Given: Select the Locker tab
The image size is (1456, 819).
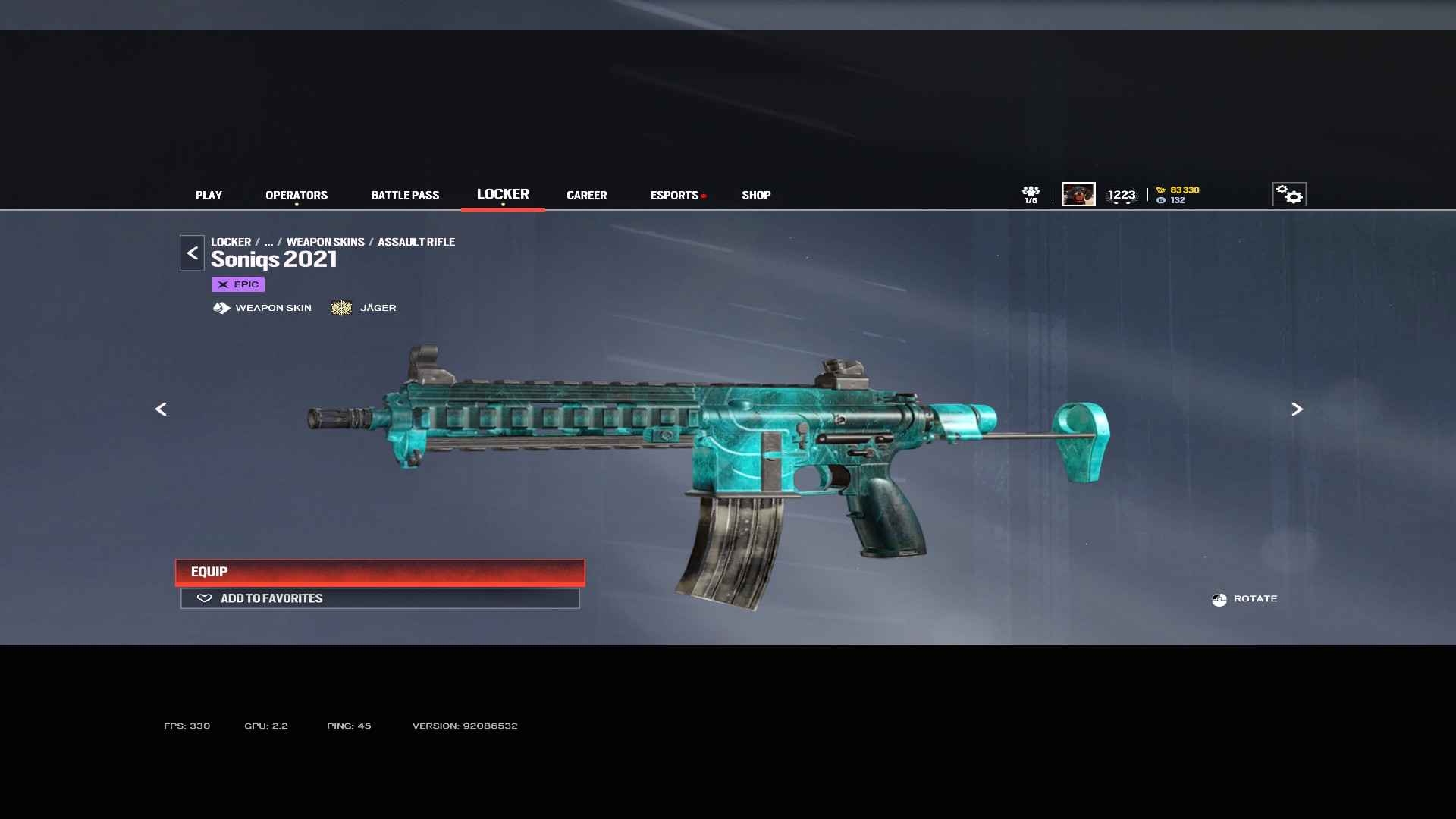Looking at the screenshot, I should [503, 194].
